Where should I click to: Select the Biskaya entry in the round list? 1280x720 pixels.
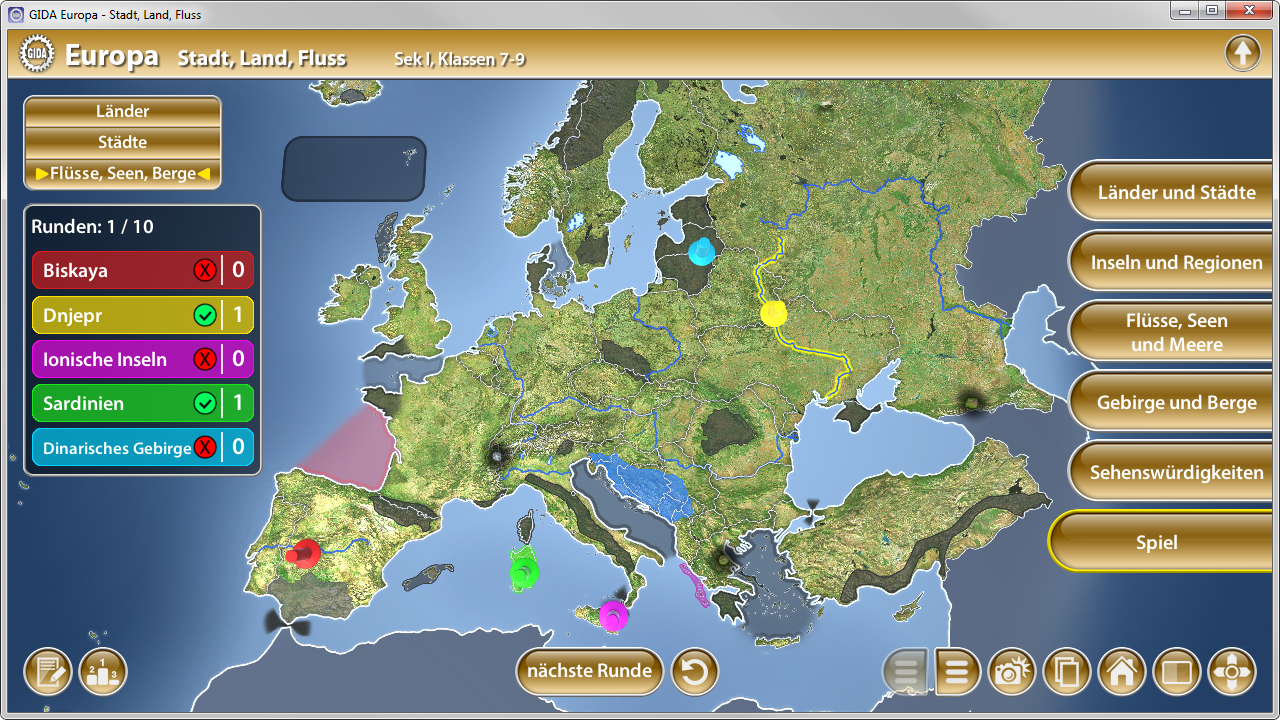tap(143, 269)
